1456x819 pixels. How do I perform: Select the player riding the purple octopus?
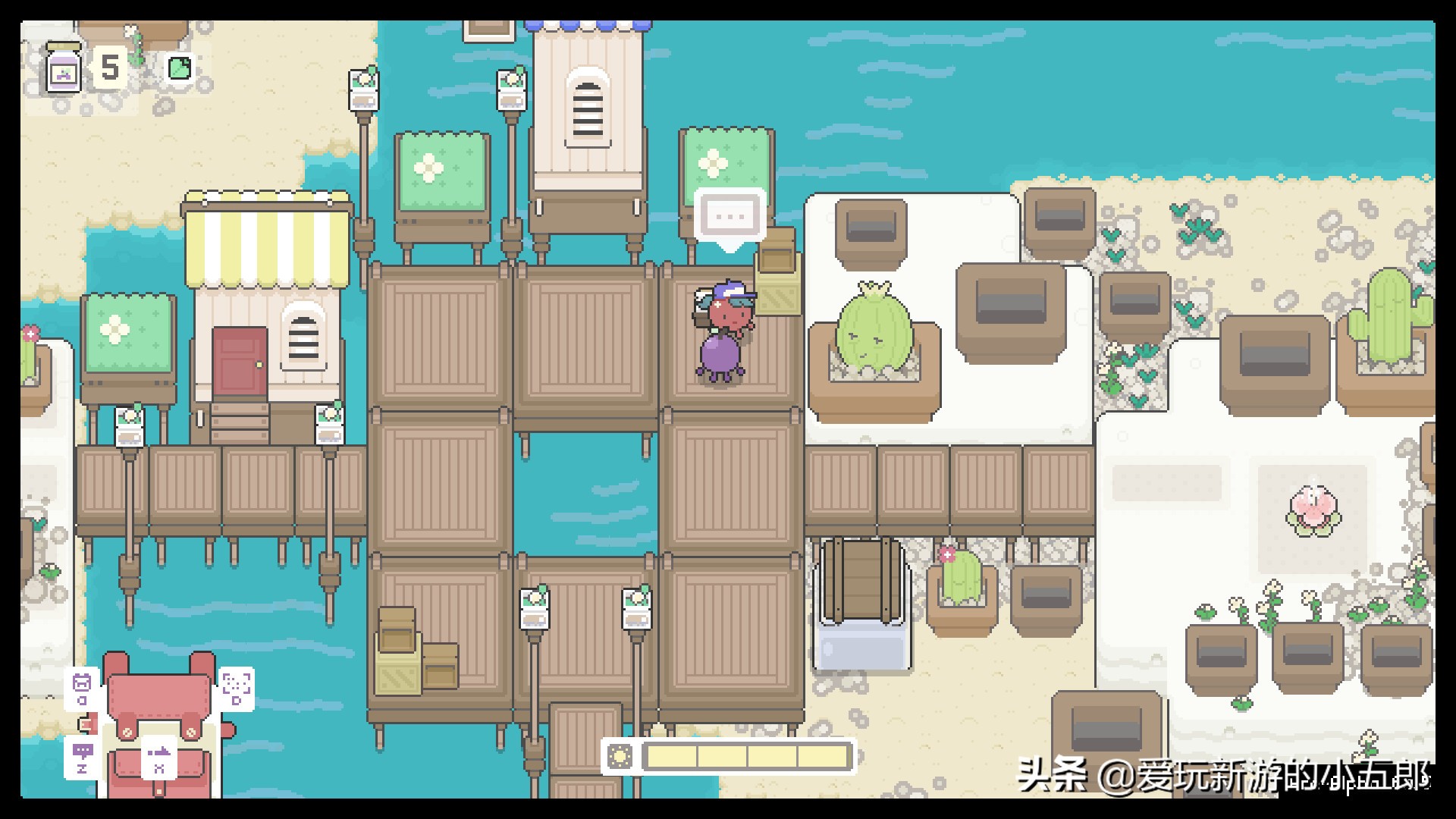point(720,330)
